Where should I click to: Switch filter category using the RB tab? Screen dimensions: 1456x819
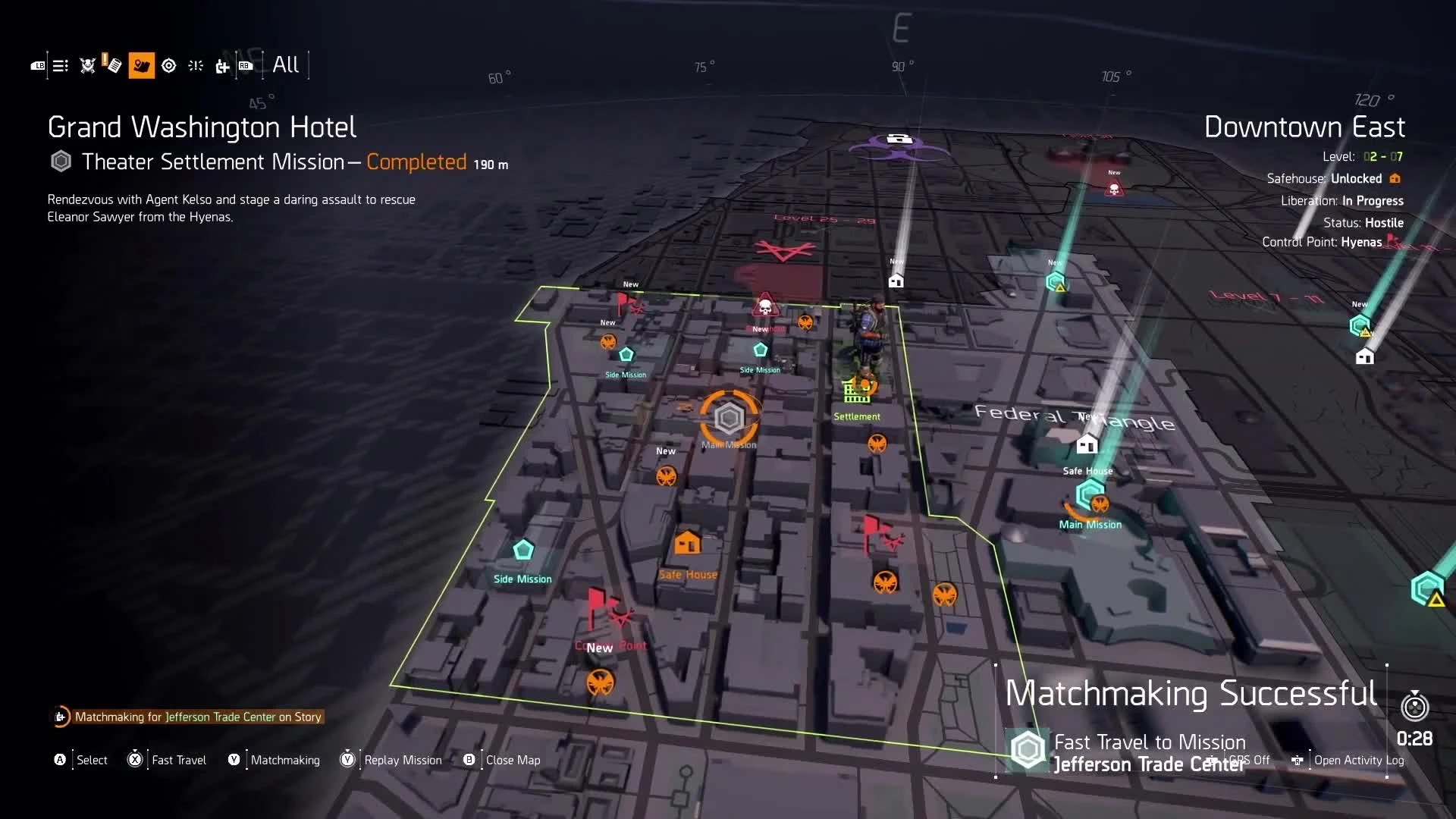tap(246, 66)
